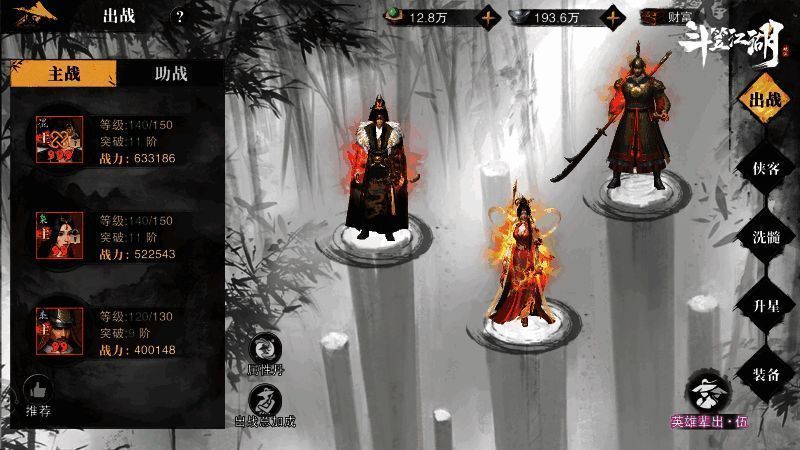Open the question mark help button
The width and height of the screenshot is (800, 450).
pyautogui.click(x=179, y=17)
